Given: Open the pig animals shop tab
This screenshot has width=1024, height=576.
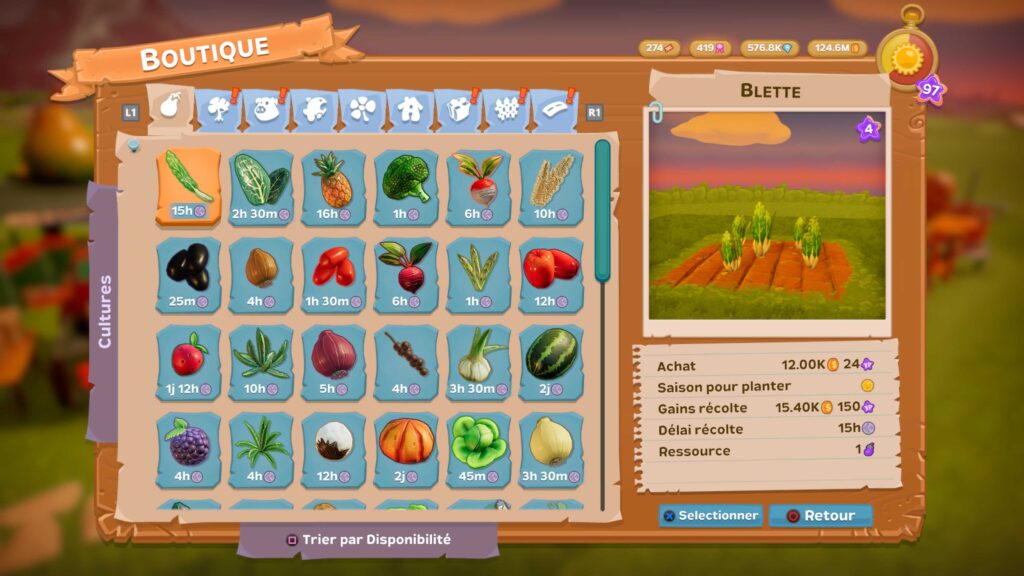Looking at the screenshot, I should (266, 109).
